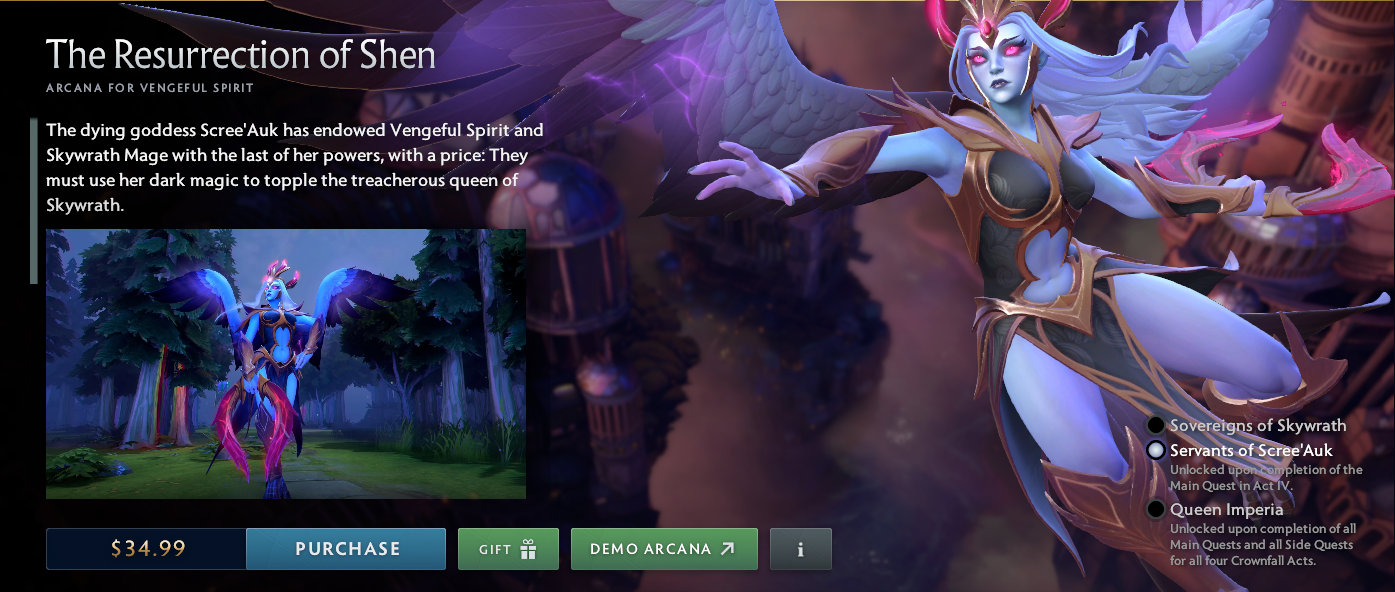Switch to the Queen Imperia style
This screenshot has width=1395, height=592.
point(1156,510)
